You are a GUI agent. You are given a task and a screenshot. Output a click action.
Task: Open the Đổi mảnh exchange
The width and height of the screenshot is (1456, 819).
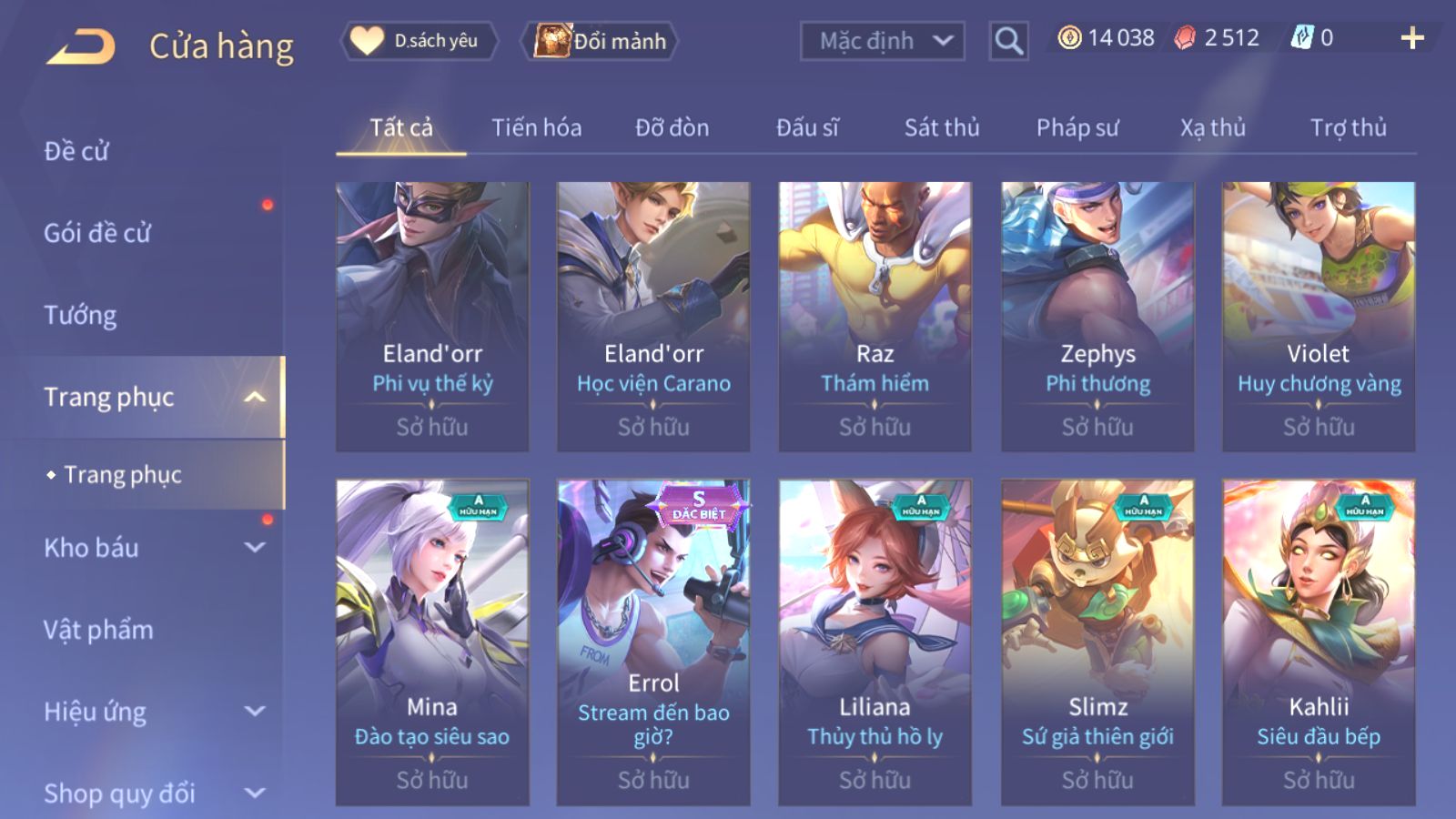click(x=601, y=41)
